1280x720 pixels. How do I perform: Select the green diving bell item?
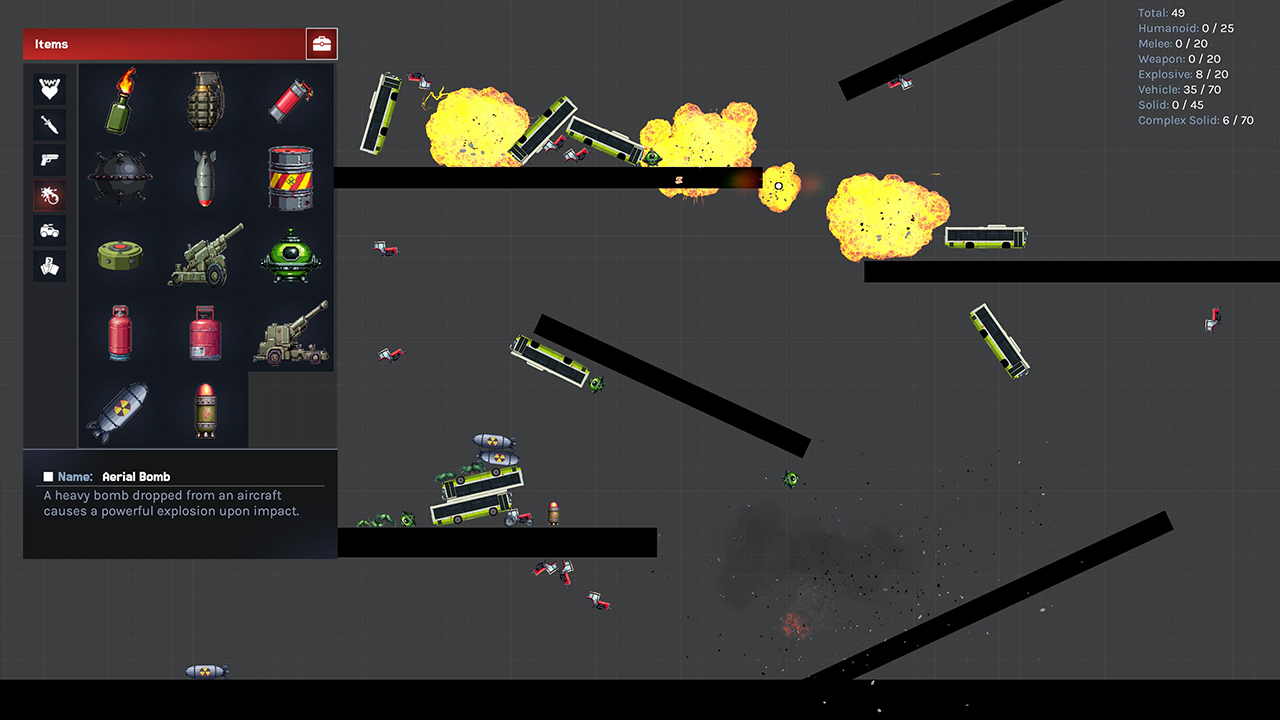click(289, 256)
